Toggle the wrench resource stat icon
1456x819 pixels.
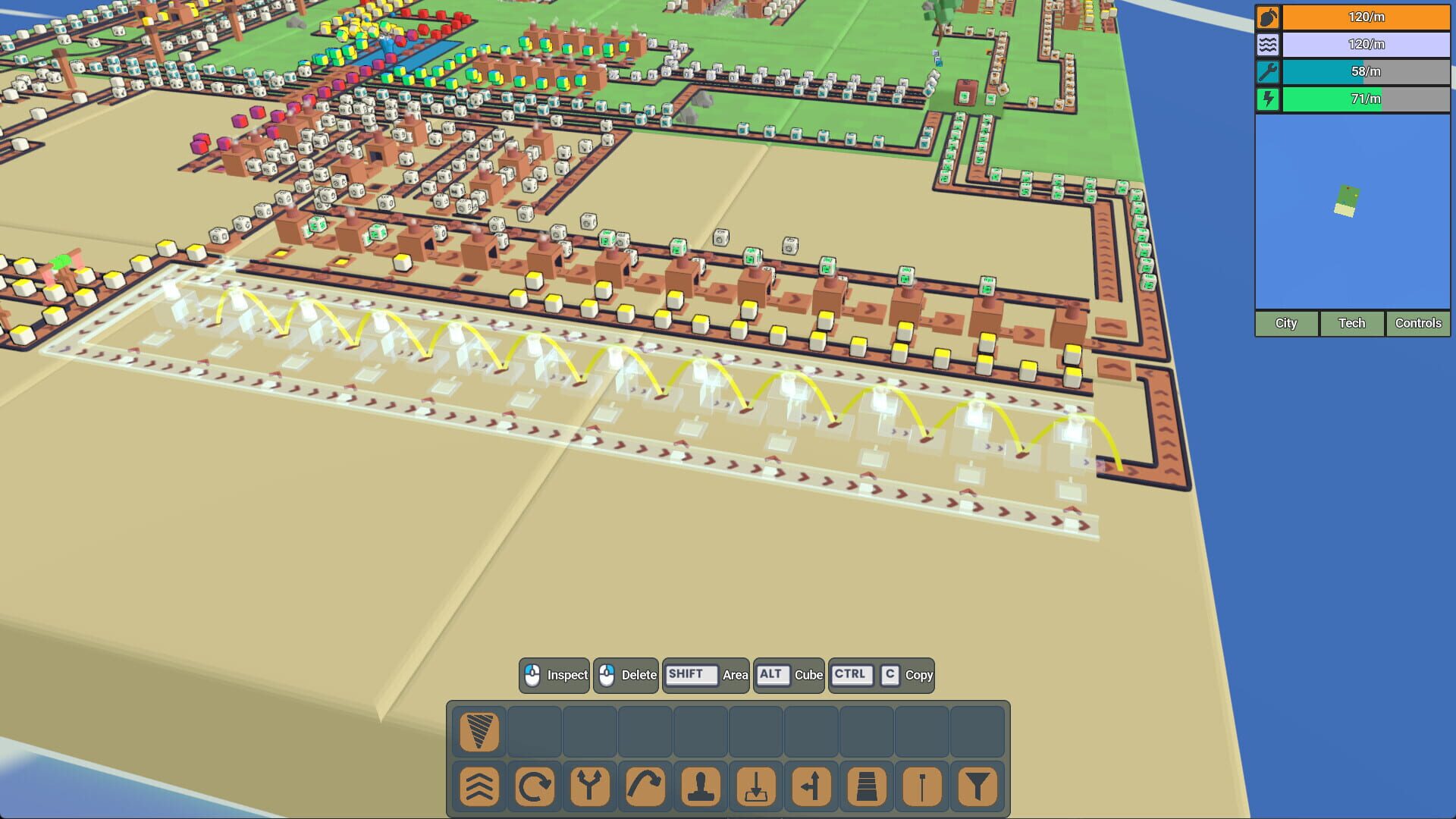(1269, 72)
